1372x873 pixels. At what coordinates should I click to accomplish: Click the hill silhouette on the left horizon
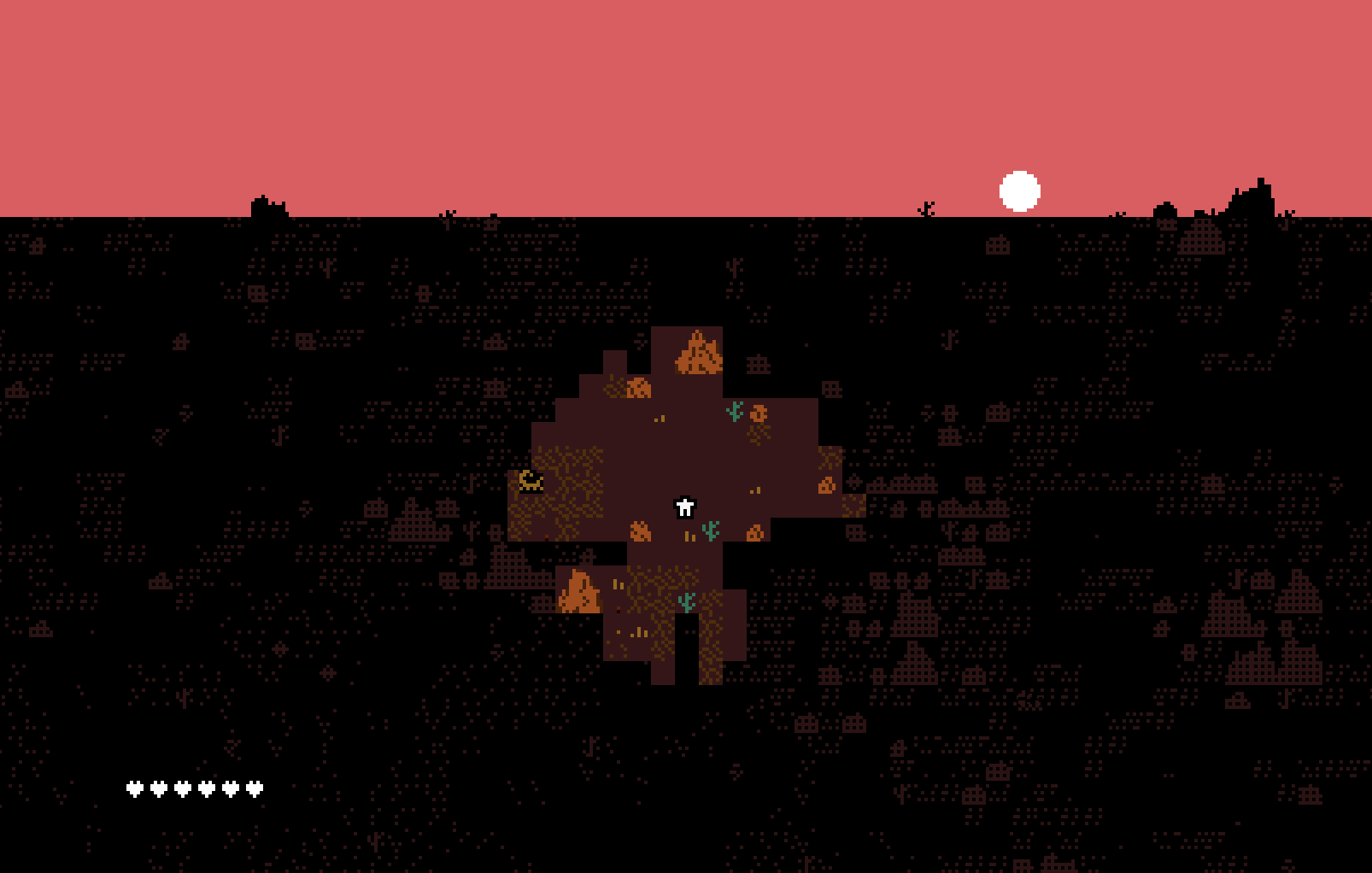point(267,203)
